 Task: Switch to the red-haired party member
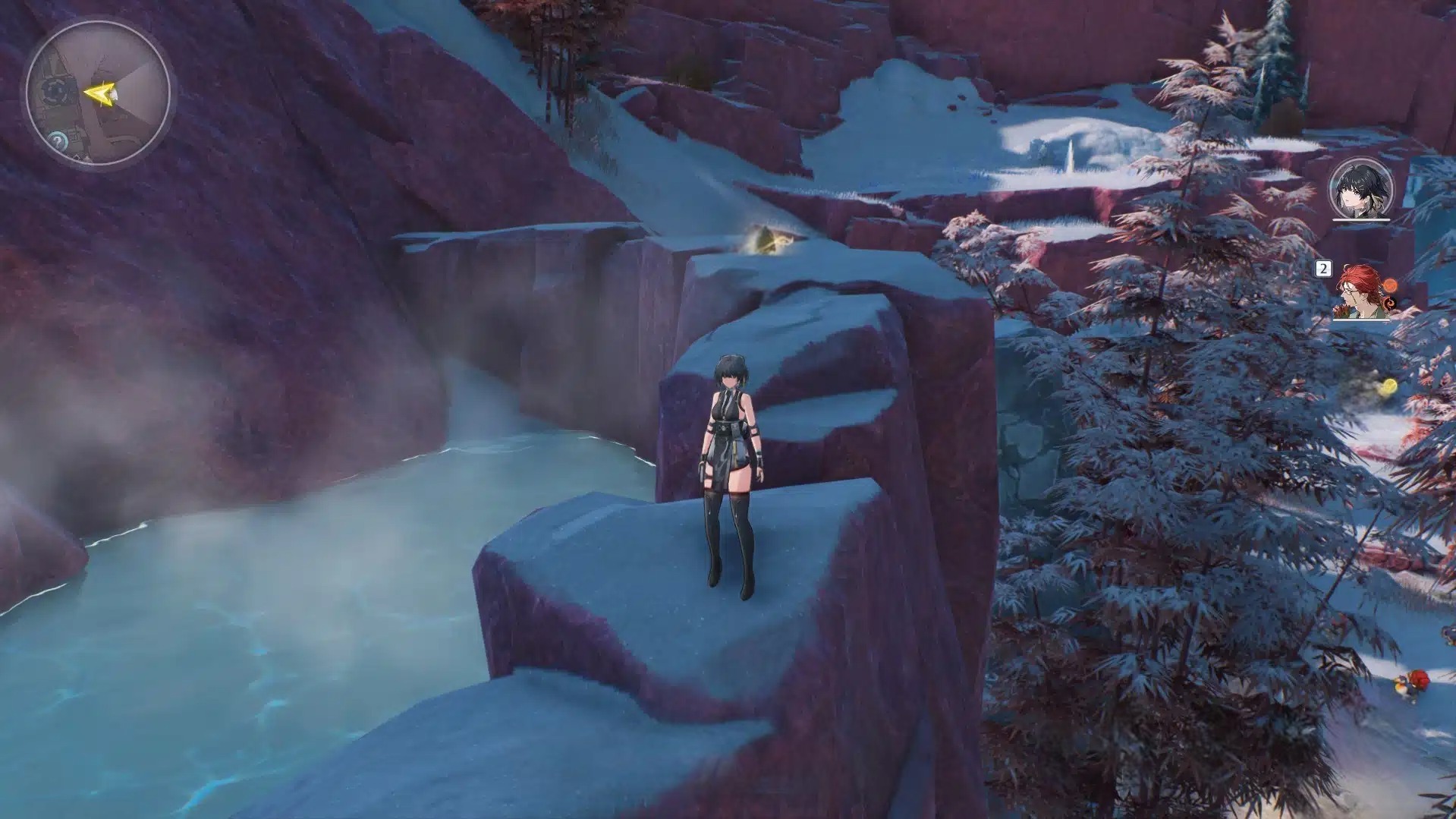[1361, 292]
